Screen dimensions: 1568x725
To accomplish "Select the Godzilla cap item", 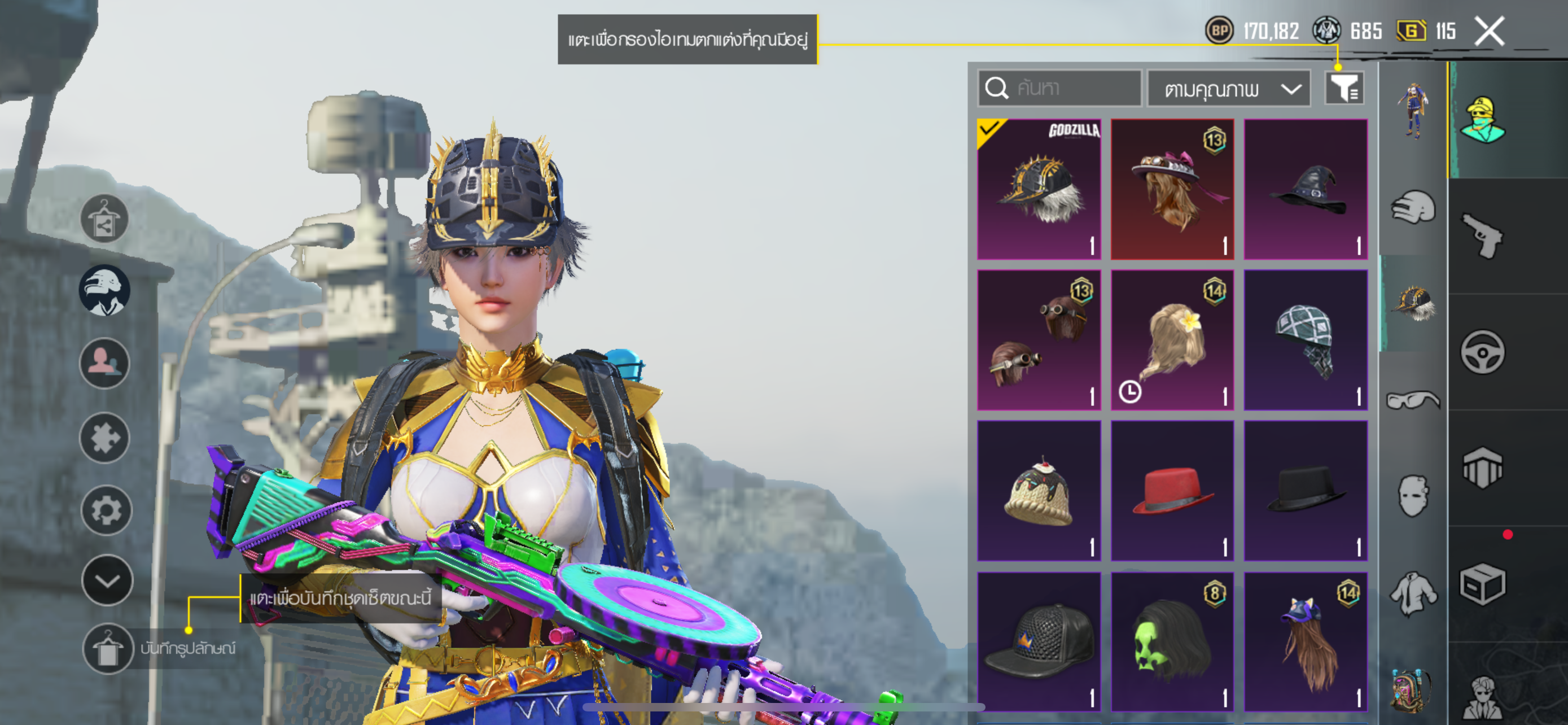I will point(1039,189).
